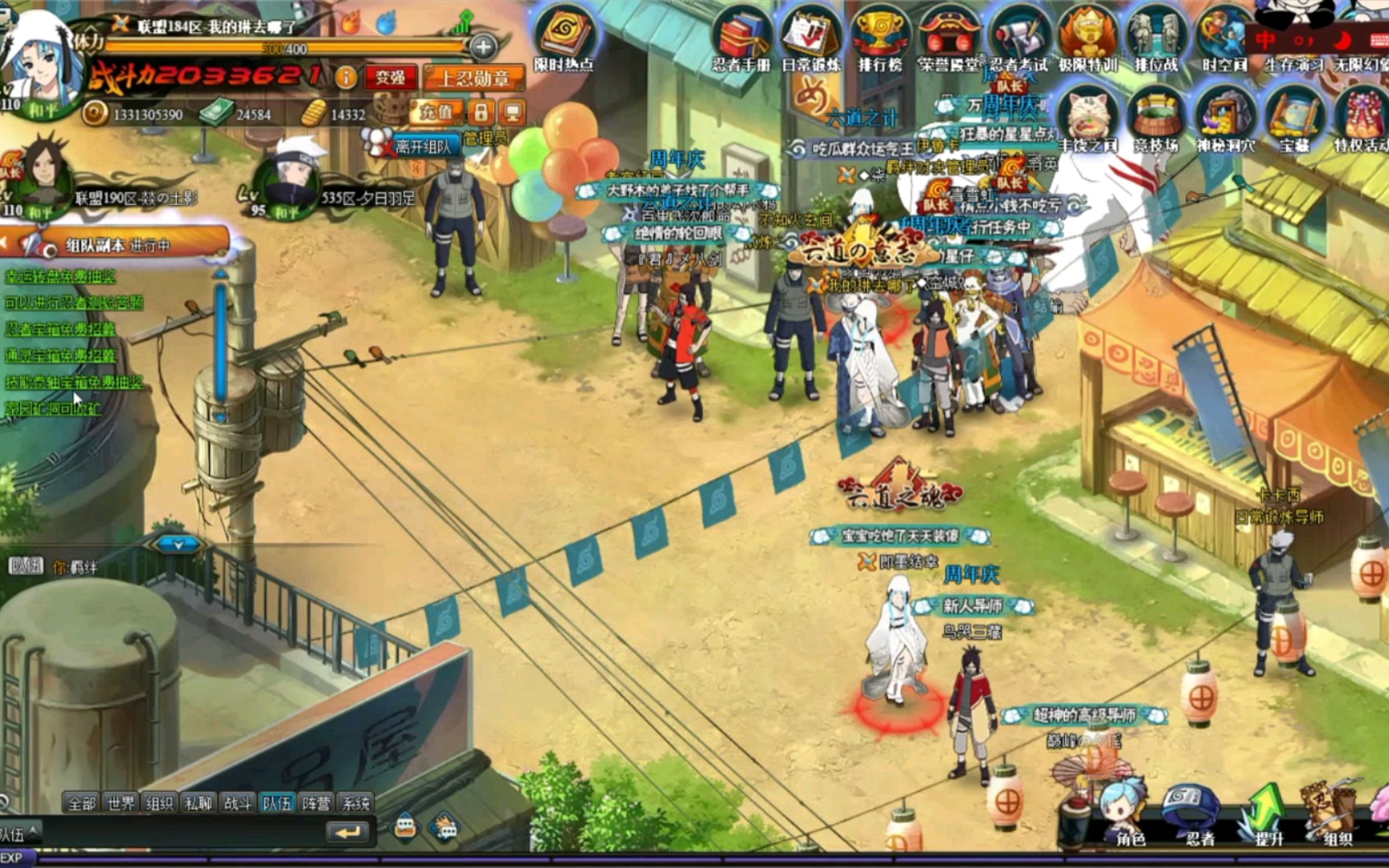
Task: Send chat message with enter arrow button
Action: 348,833
